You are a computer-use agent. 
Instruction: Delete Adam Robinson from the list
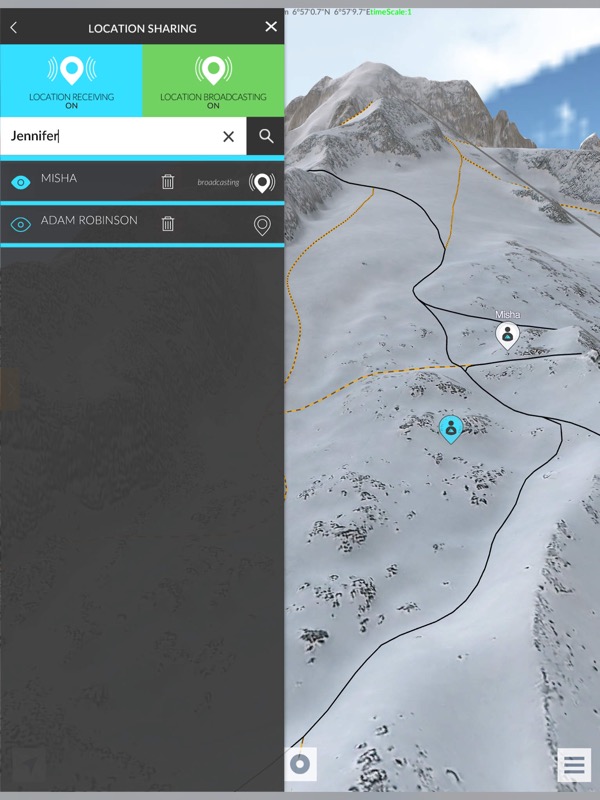[x=168, y=225]
